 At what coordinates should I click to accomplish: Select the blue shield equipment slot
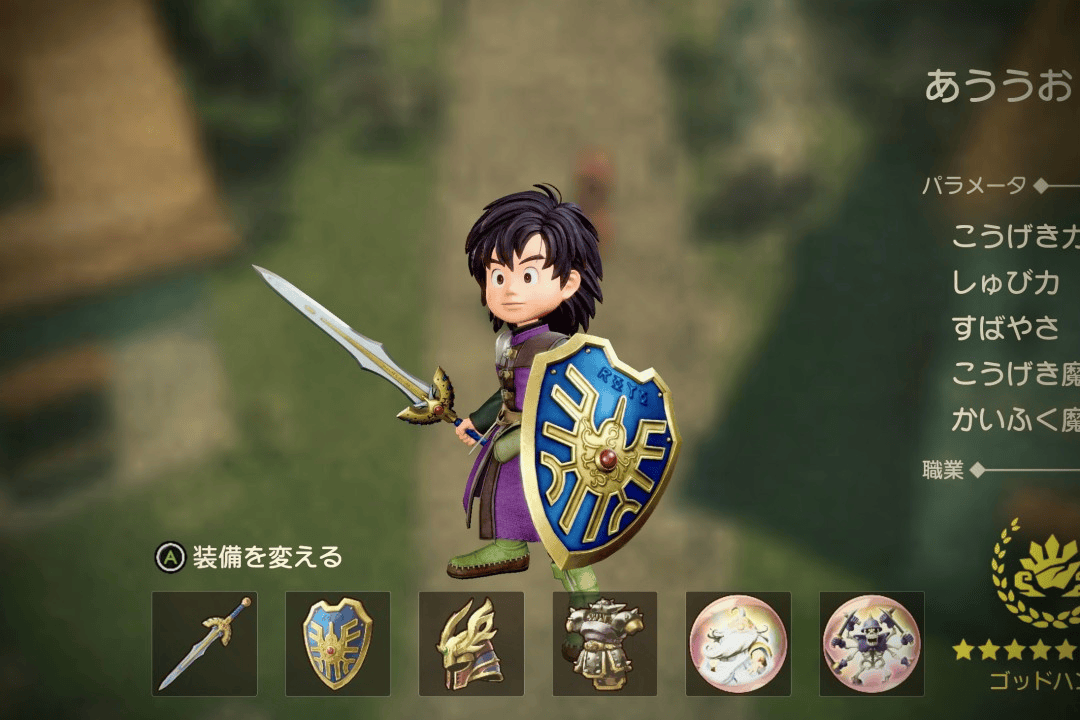coord(338,643)
